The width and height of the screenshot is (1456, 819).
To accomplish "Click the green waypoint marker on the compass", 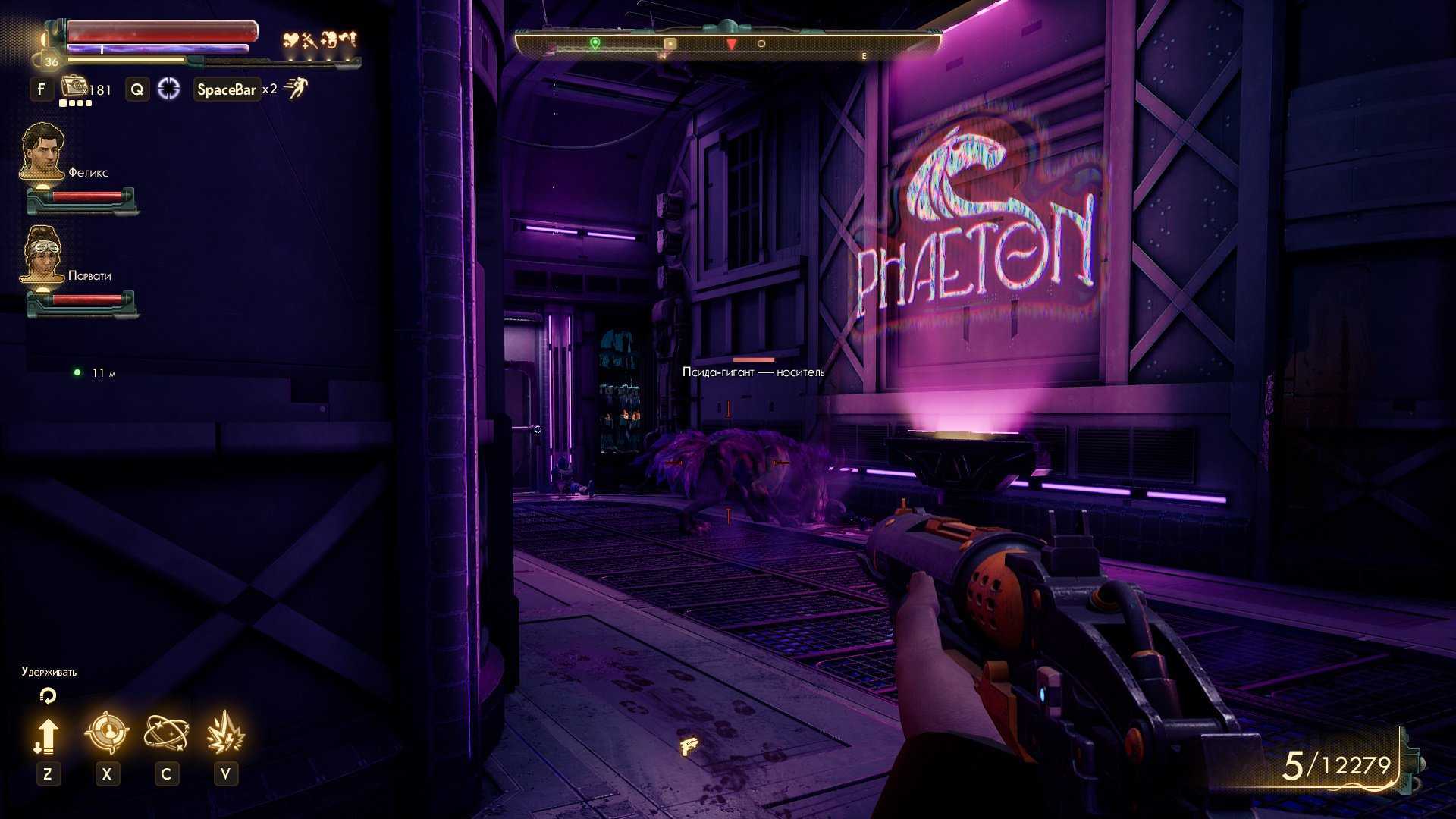I will pyautogui.click(x=595, y=43).
